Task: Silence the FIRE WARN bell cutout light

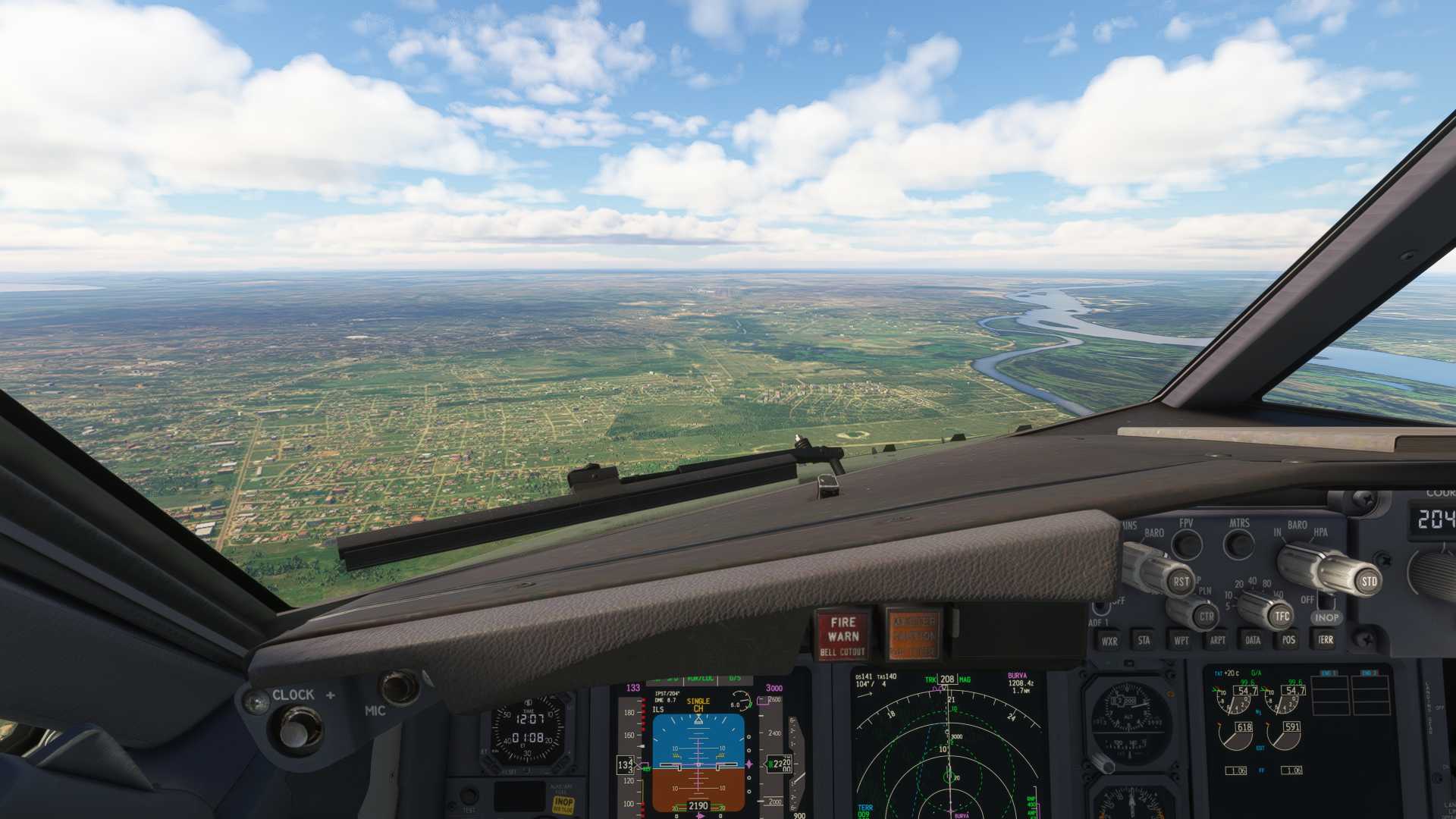Action: click(x=843, y=635)
